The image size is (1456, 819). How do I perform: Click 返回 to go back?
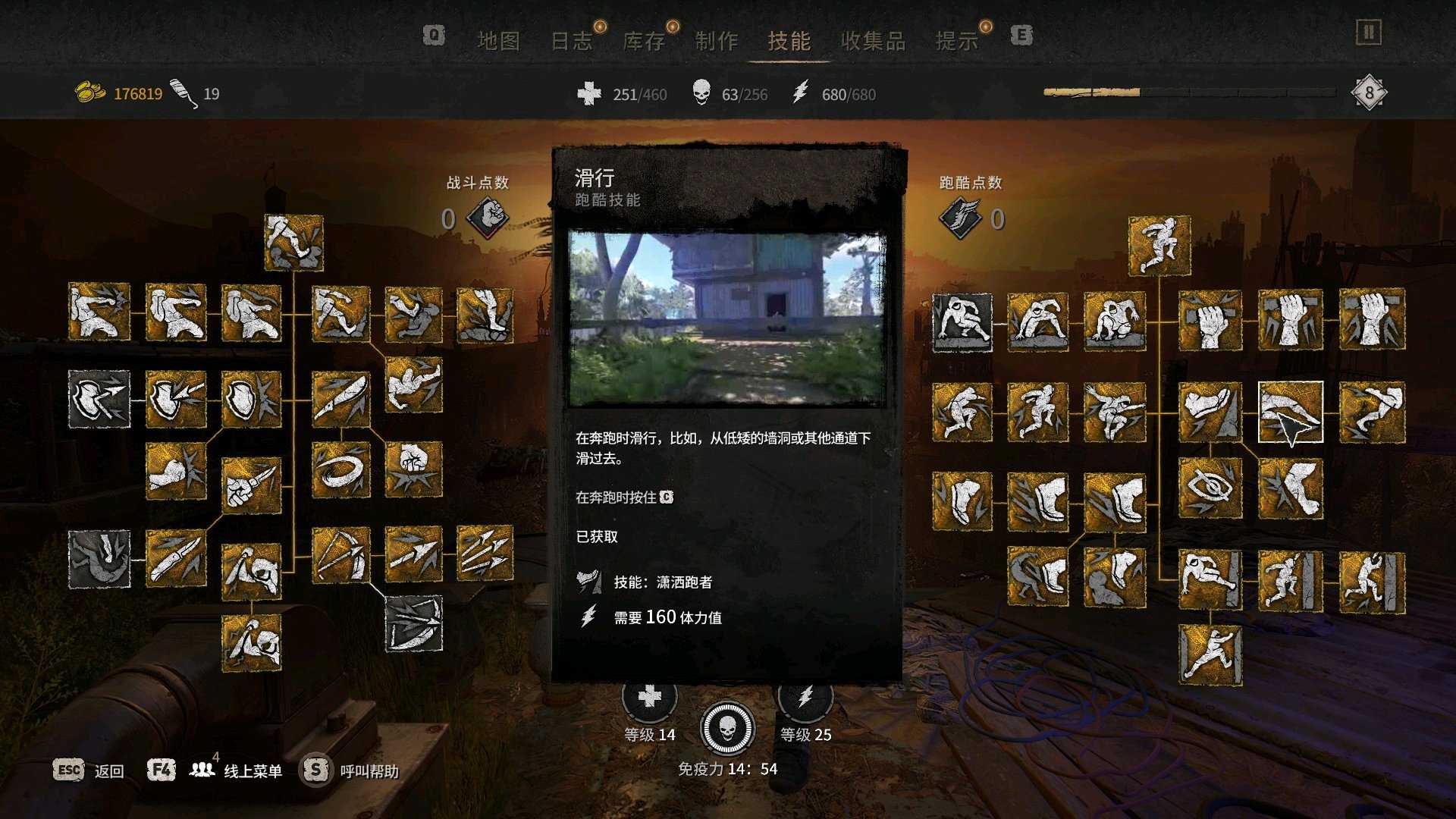[108, 770]
